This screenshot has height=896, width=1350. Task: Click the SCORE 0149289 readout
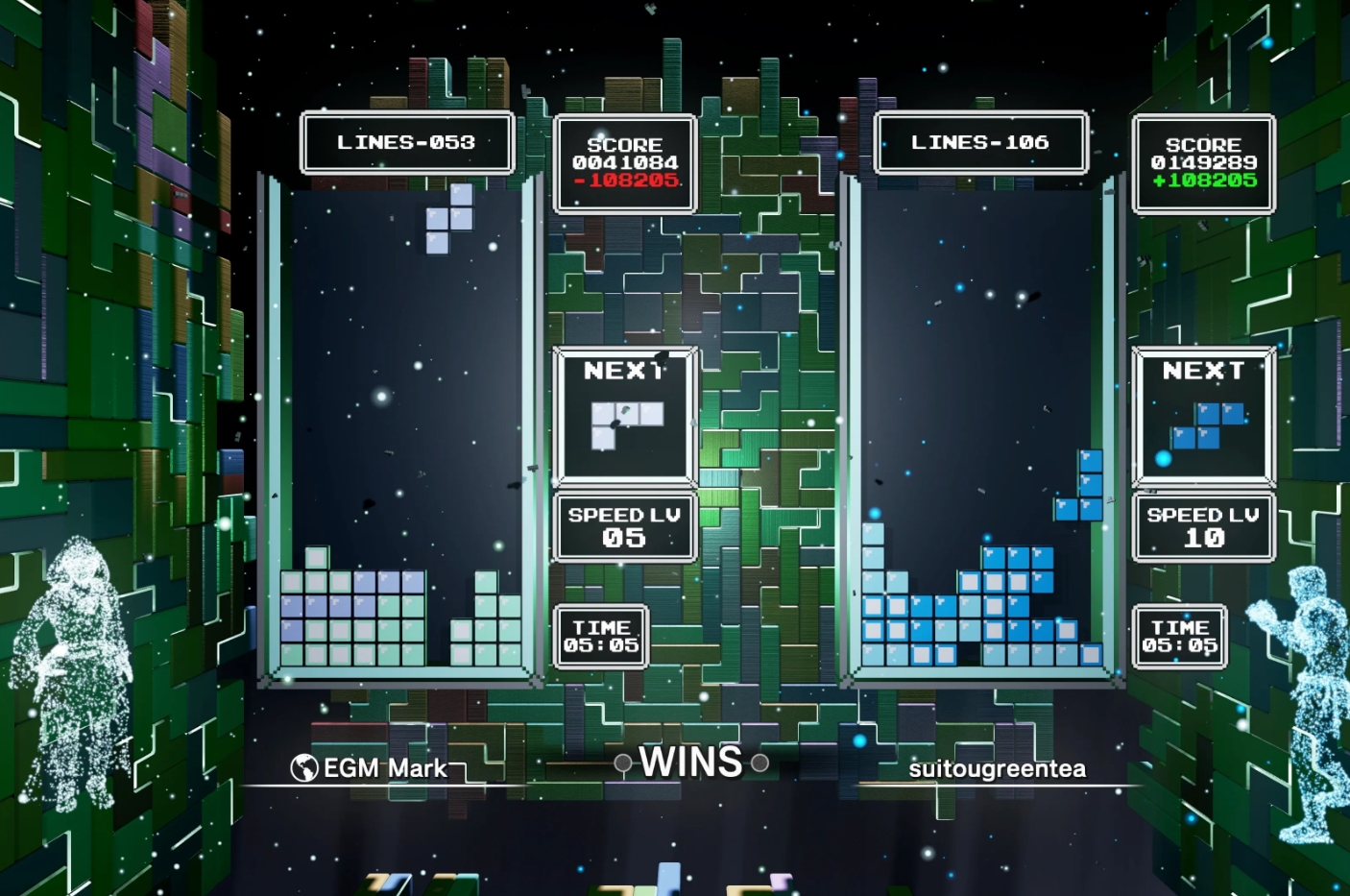point(1203,163)
